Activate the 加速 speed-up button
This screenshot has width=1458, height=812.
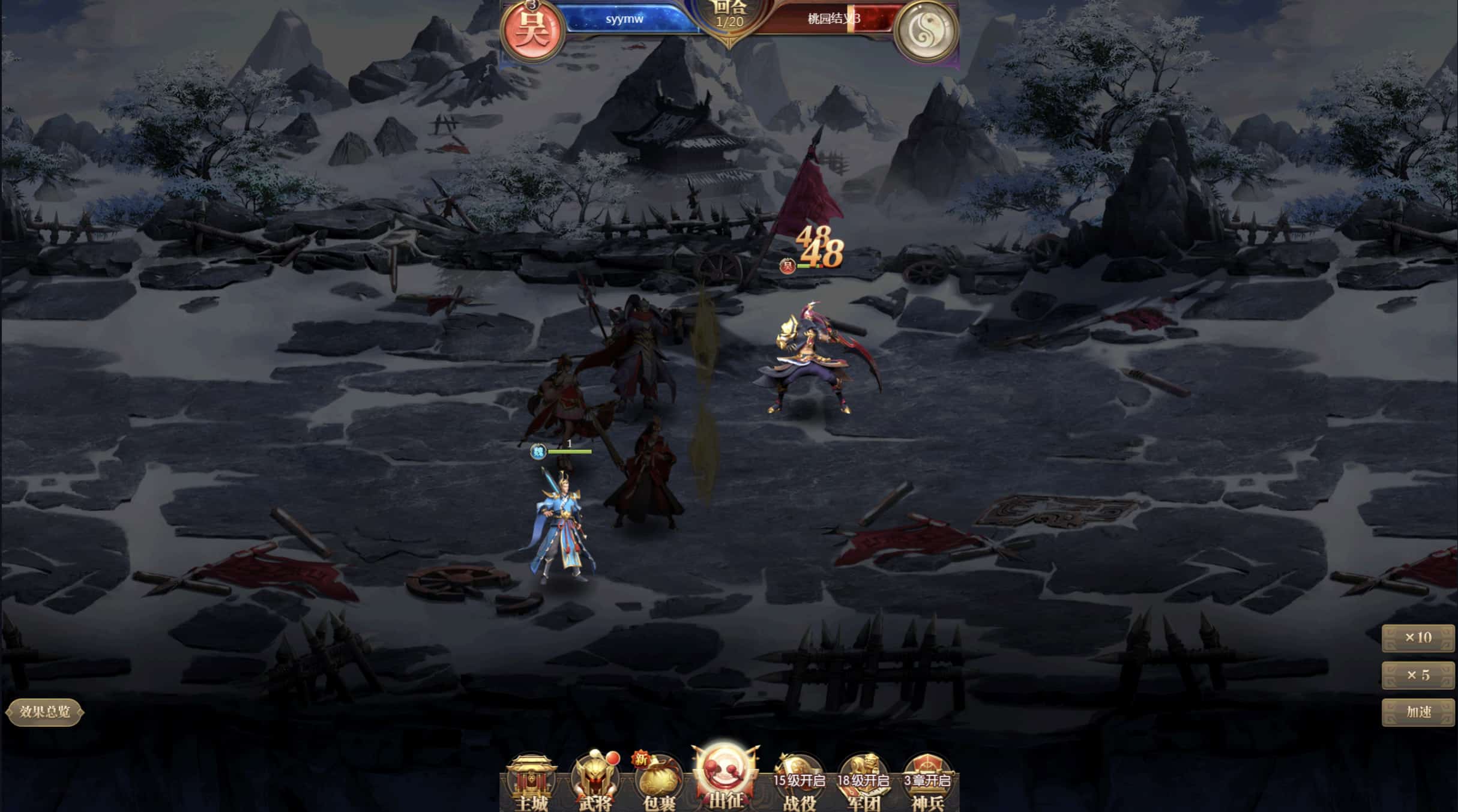[x=1418, y=712]
